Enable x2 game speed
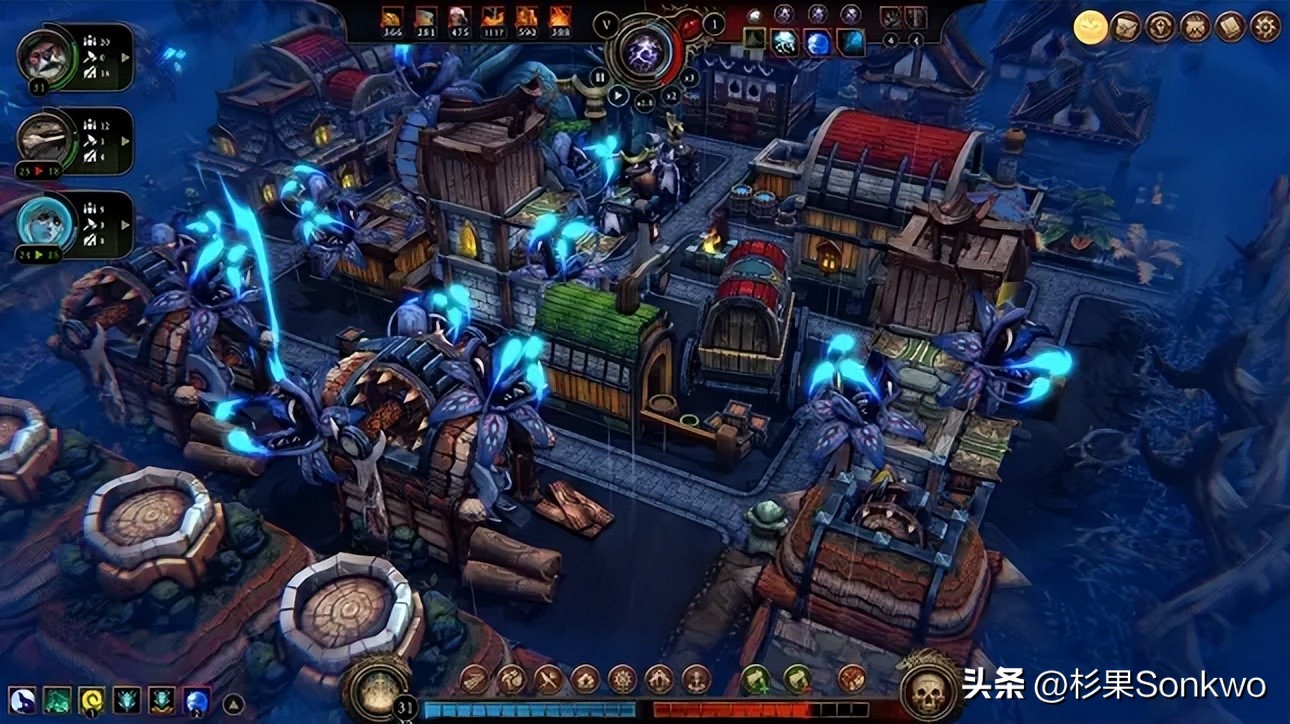The width and height of the screenshot is (1290, 724). pos(671,98)
